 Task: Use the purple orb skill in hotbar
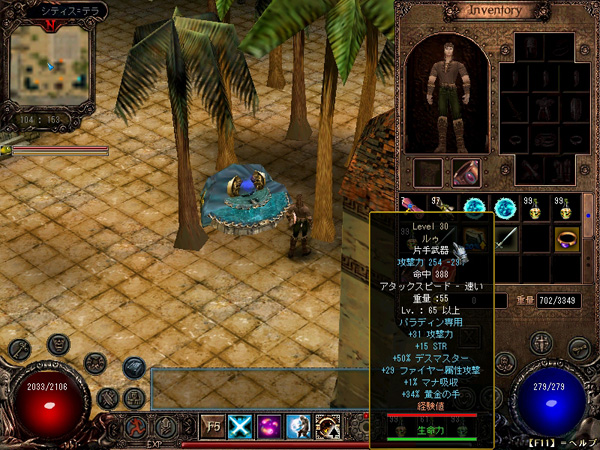[271, 426]
